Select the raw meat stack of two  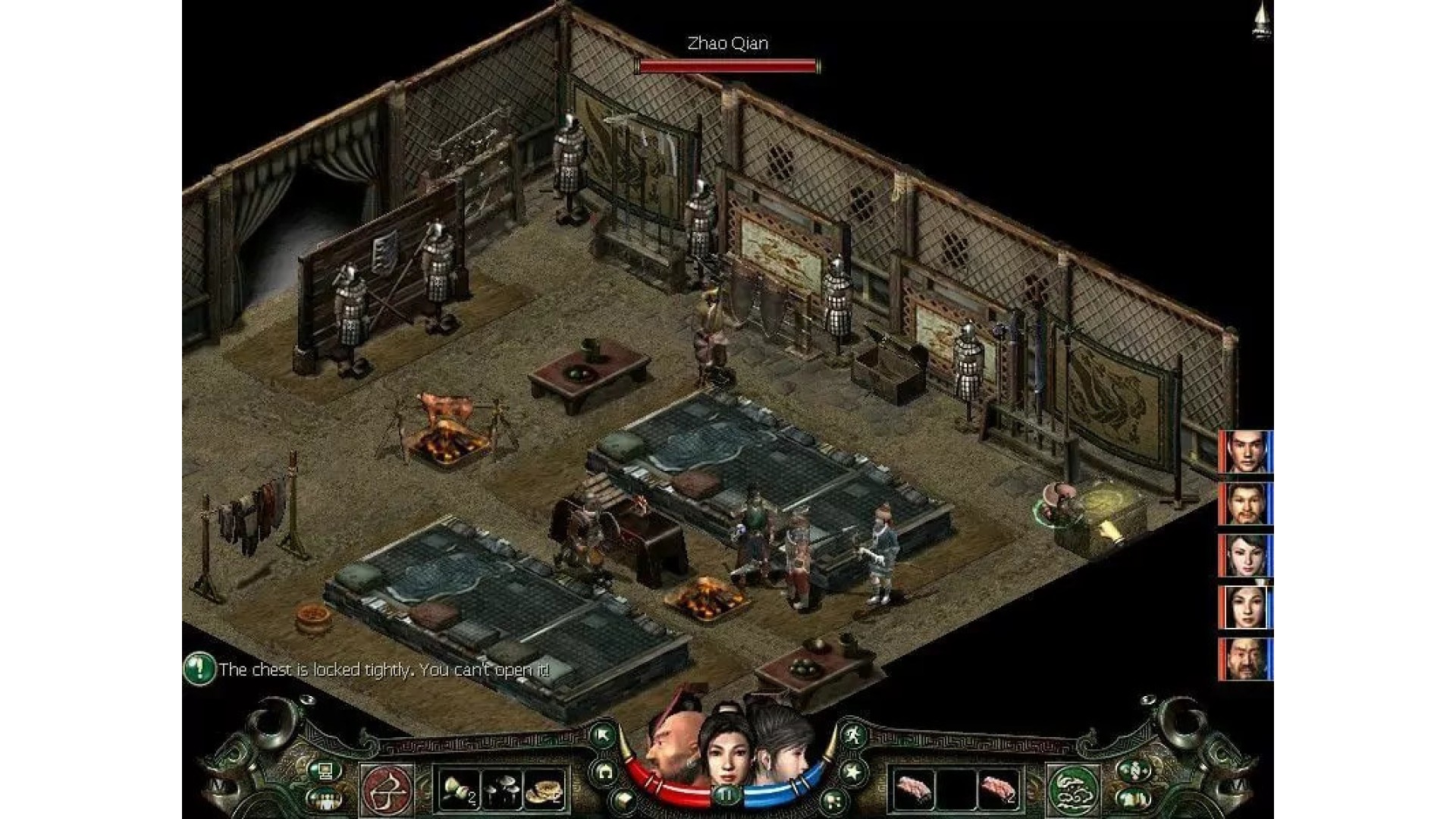coord(999,790)
